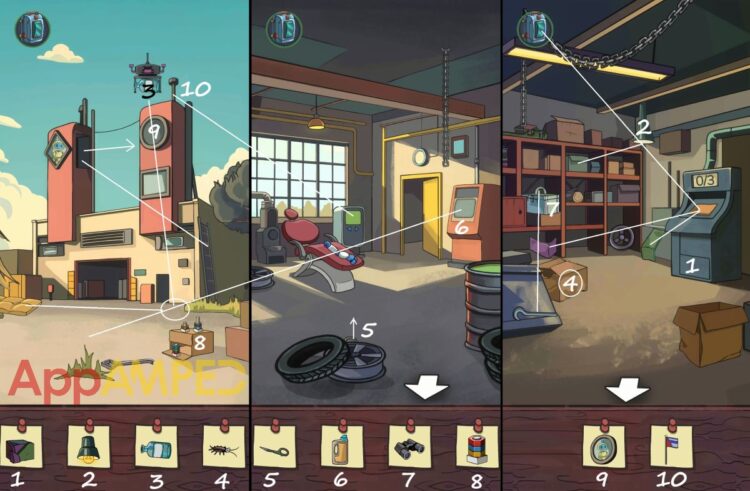This screenshot has height=491, width=750.
Task: Select the stacked colored rings item
Action: [473, 444]
